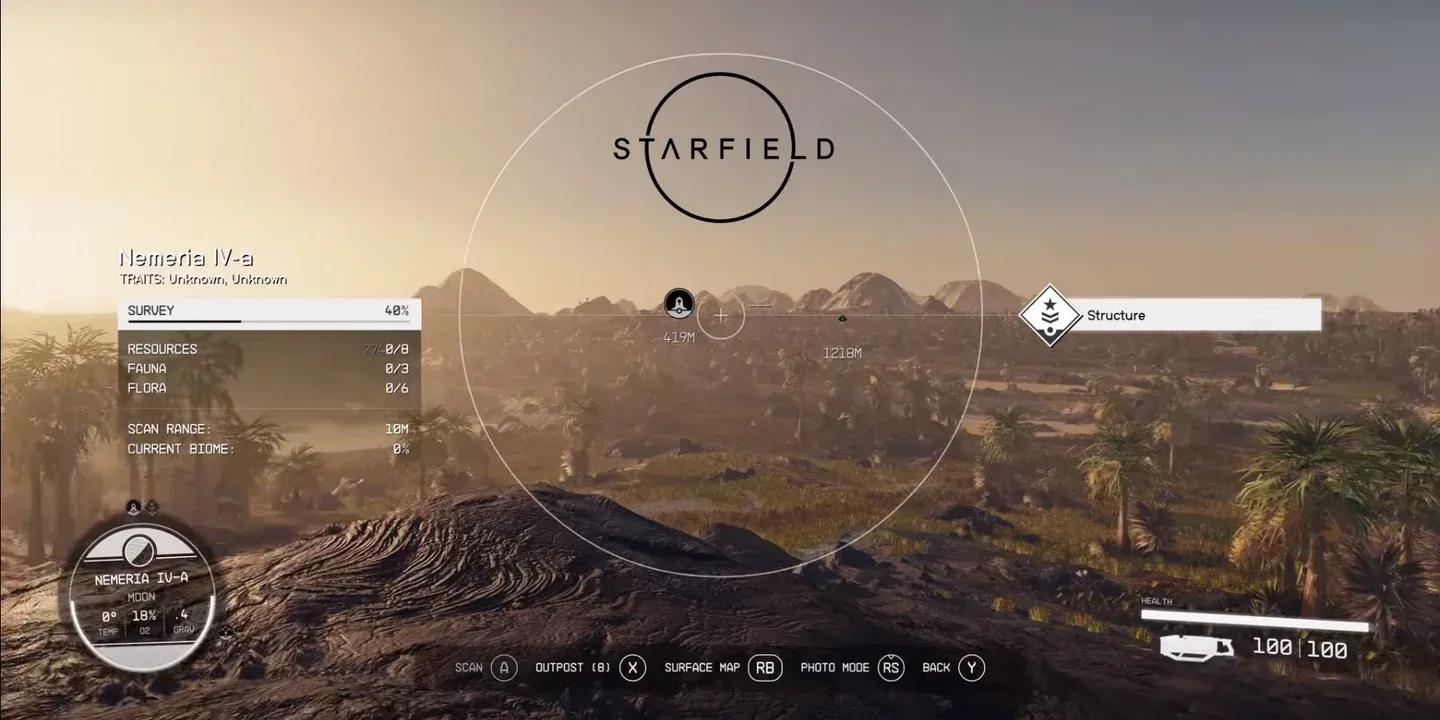Switch to the Outpost mode
This screenshot has height=720, width=1440.
[x=631, y=667]
